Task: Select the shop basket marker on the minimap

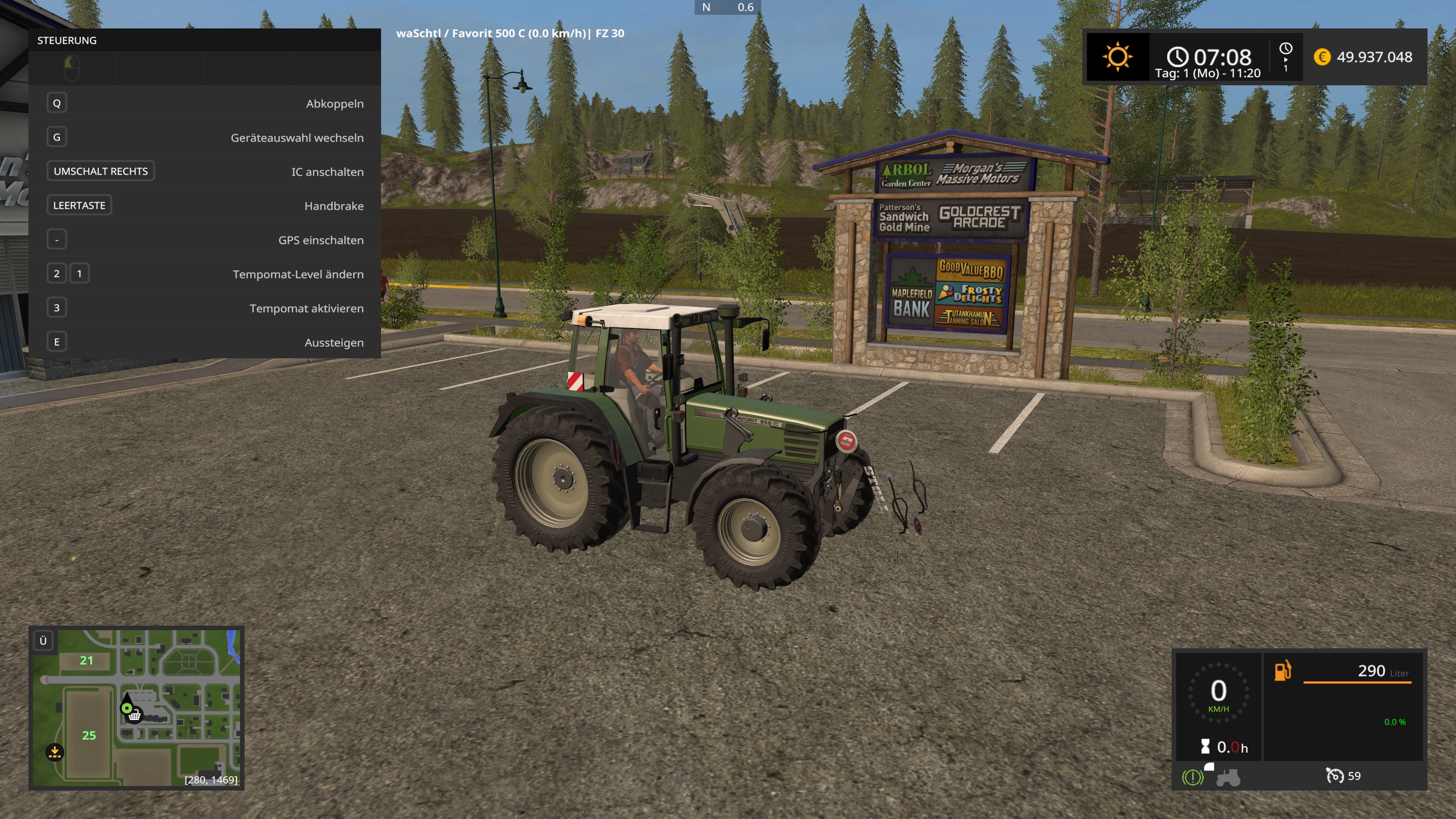Action: click(135, 716)
